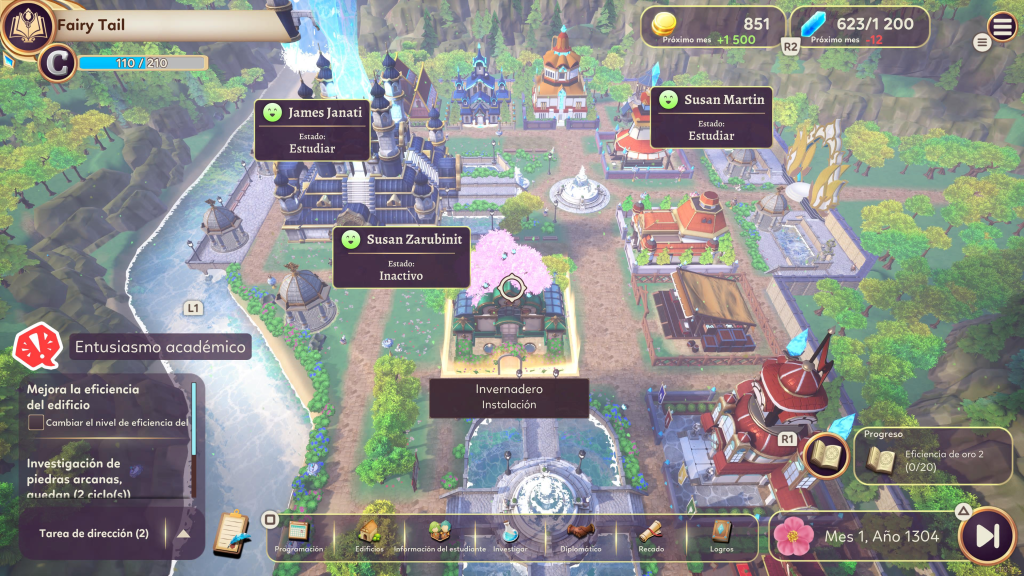Open the small list icon below menu button
This screenshot has width=1024, height=576.
point(982,42)
